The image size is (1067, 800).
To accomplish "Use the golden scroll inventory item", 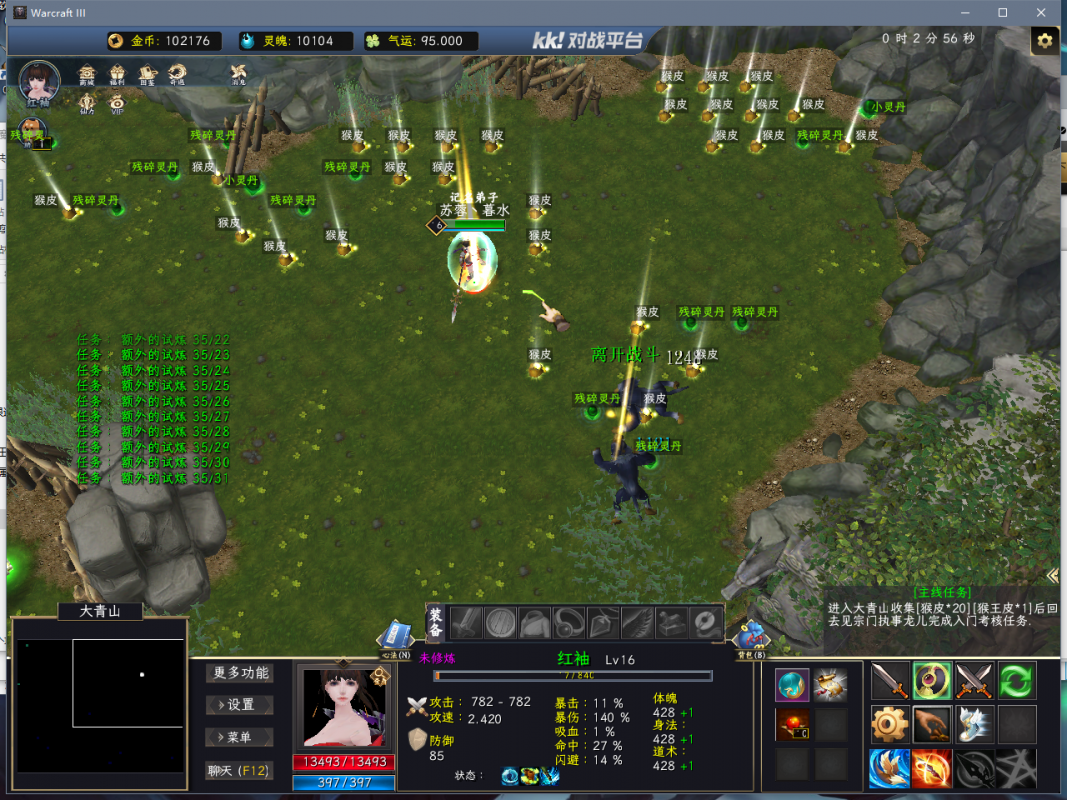I will (830, 684).
